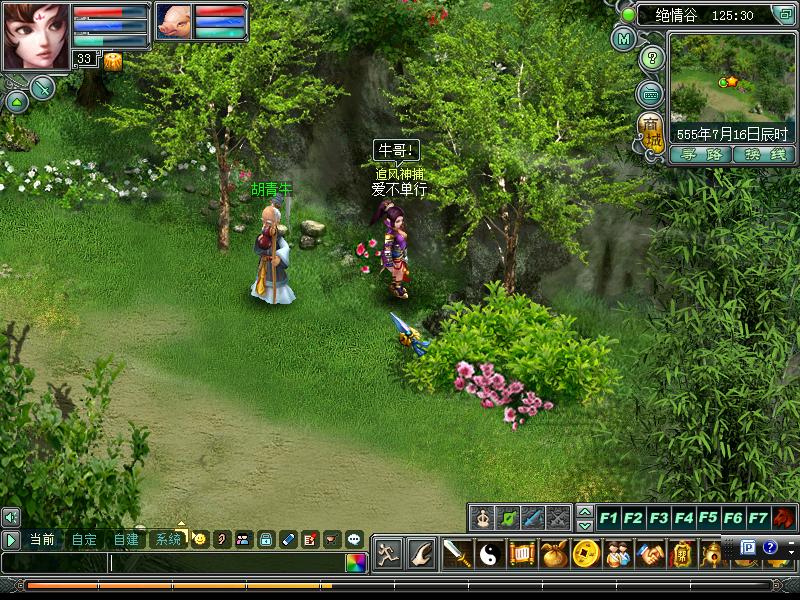Open the world map with the M button

point(624,39)
